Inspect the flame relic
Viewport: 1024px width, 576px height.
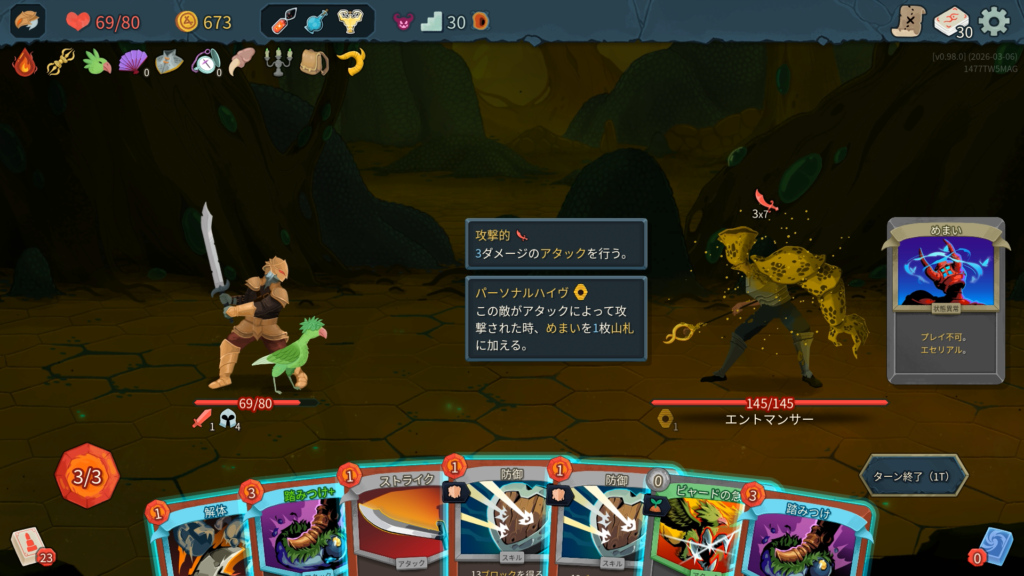coord(25,63)
